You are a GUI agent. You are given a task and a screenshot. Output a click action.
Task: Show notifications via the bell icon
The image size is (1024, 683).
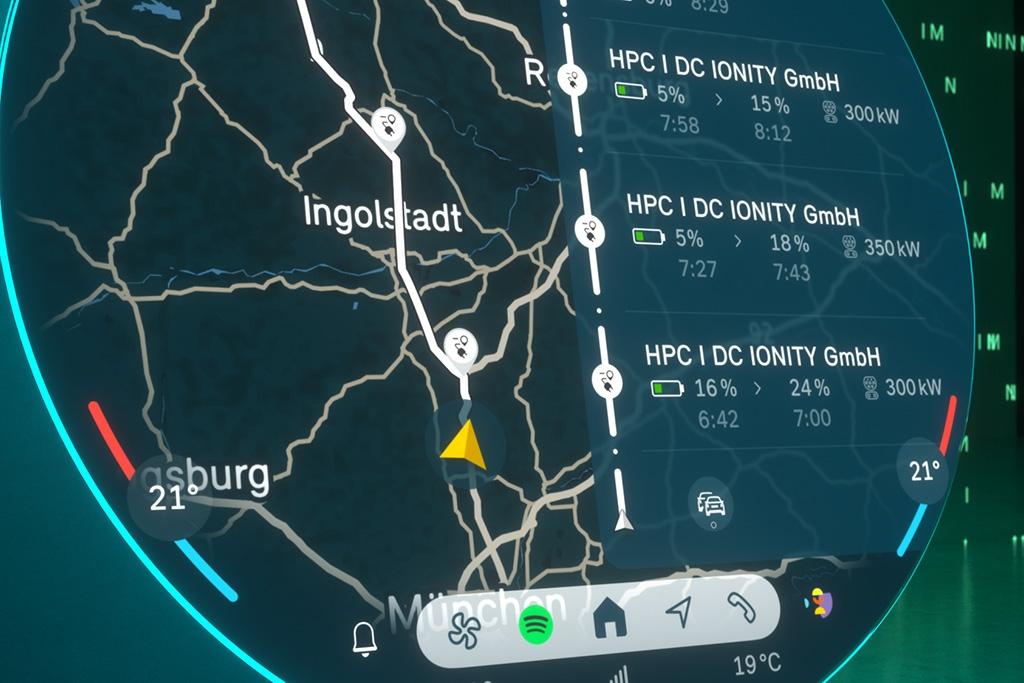click(365, 638)
